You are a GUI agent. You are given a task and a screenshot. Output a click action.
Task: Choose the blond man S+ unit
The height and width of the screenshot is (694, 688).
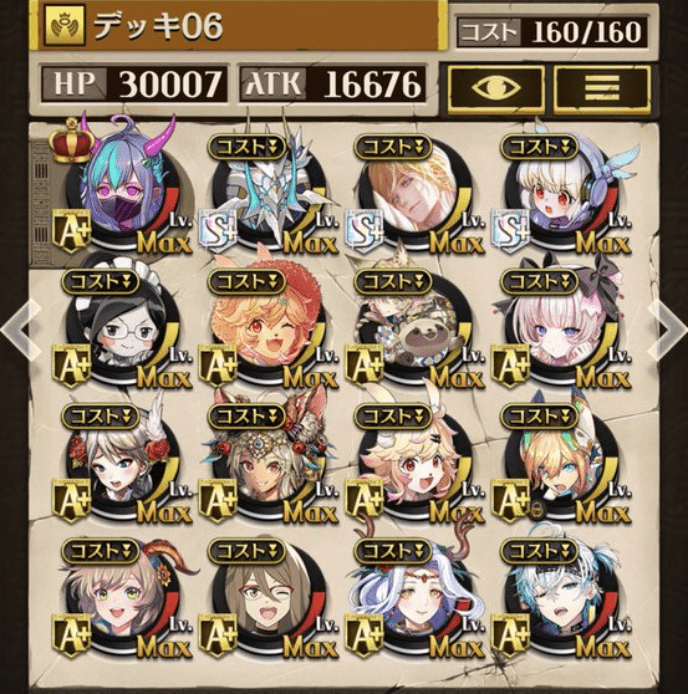click(415, 195)
